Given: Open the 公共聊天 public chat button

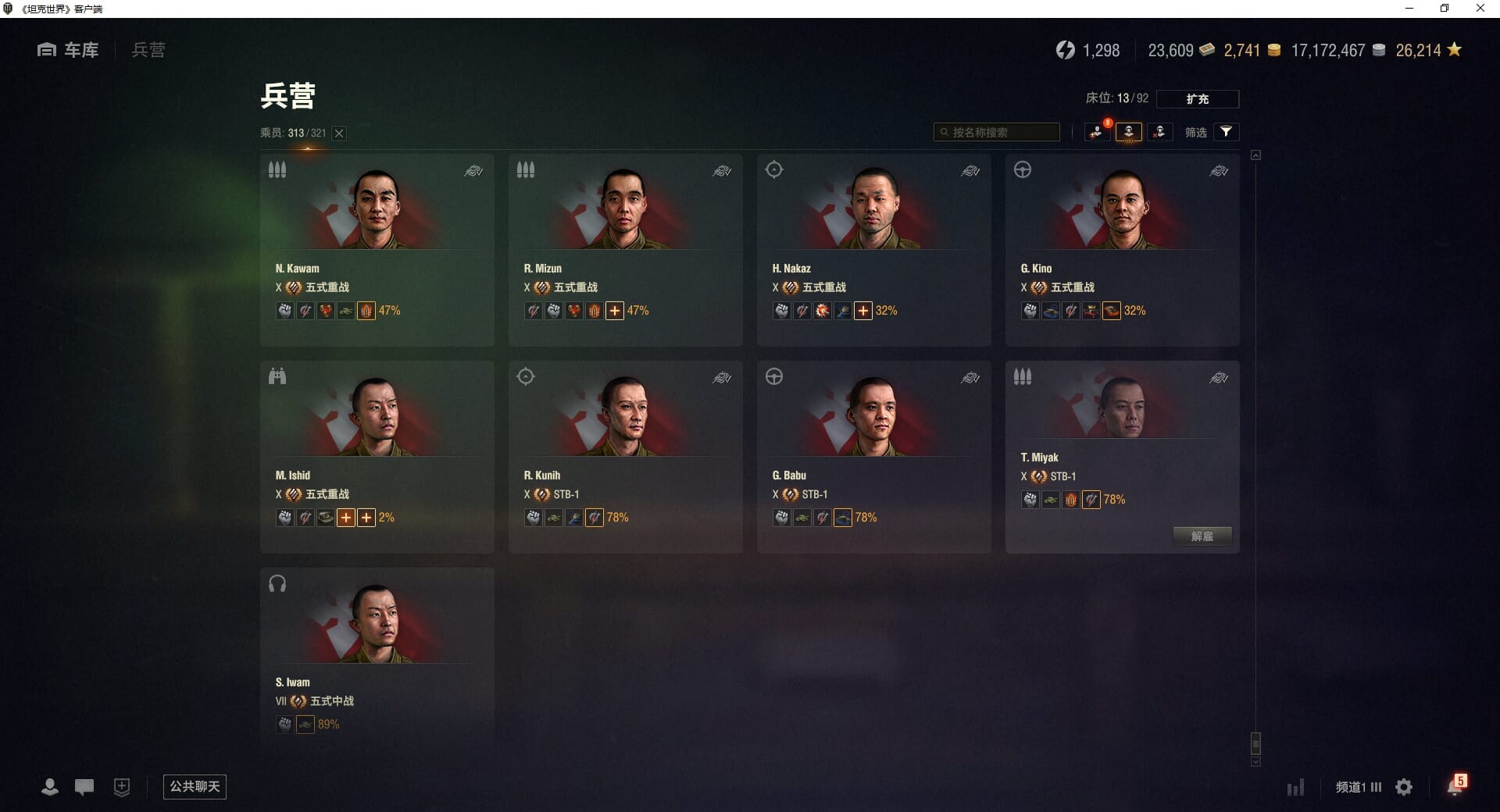Looking at the screenshot, I should 195,786.
